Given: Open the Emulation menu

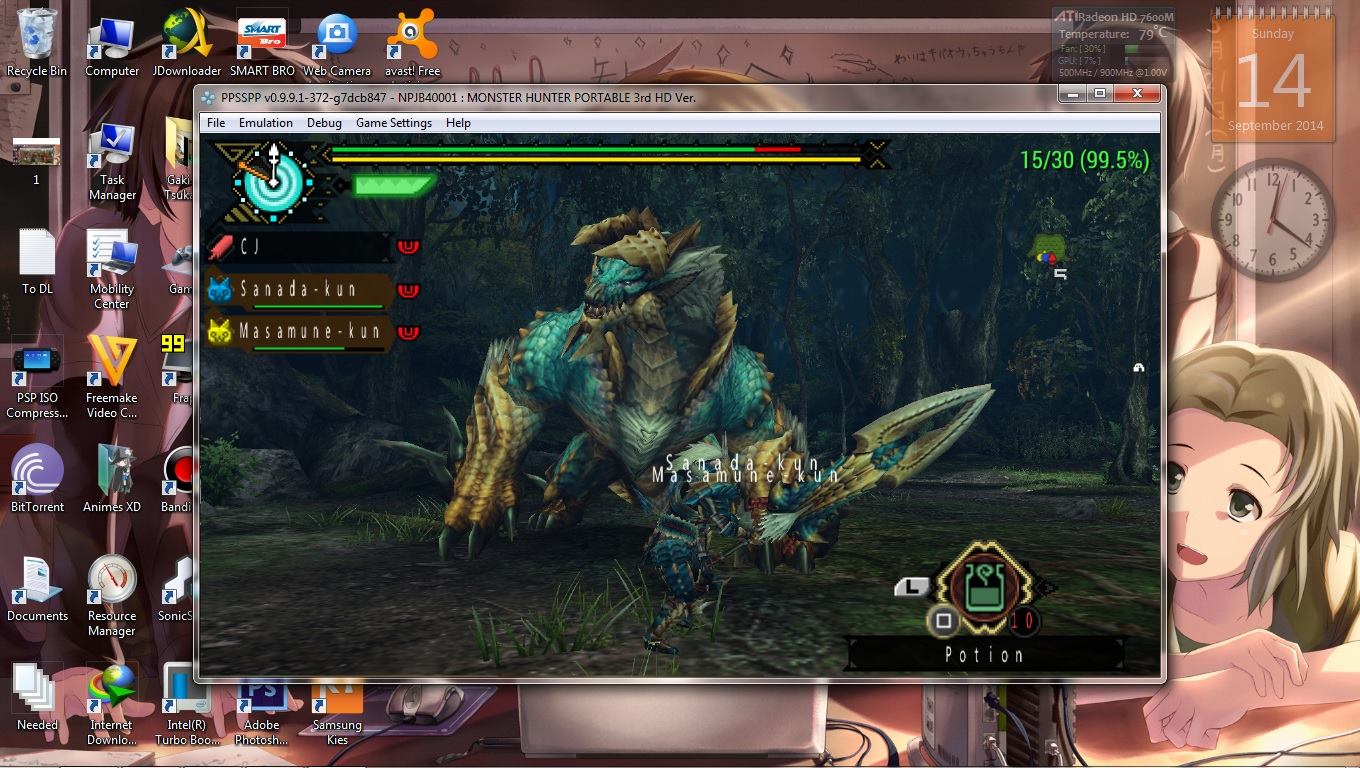Looking at the screenshot, I should point(266,123).
